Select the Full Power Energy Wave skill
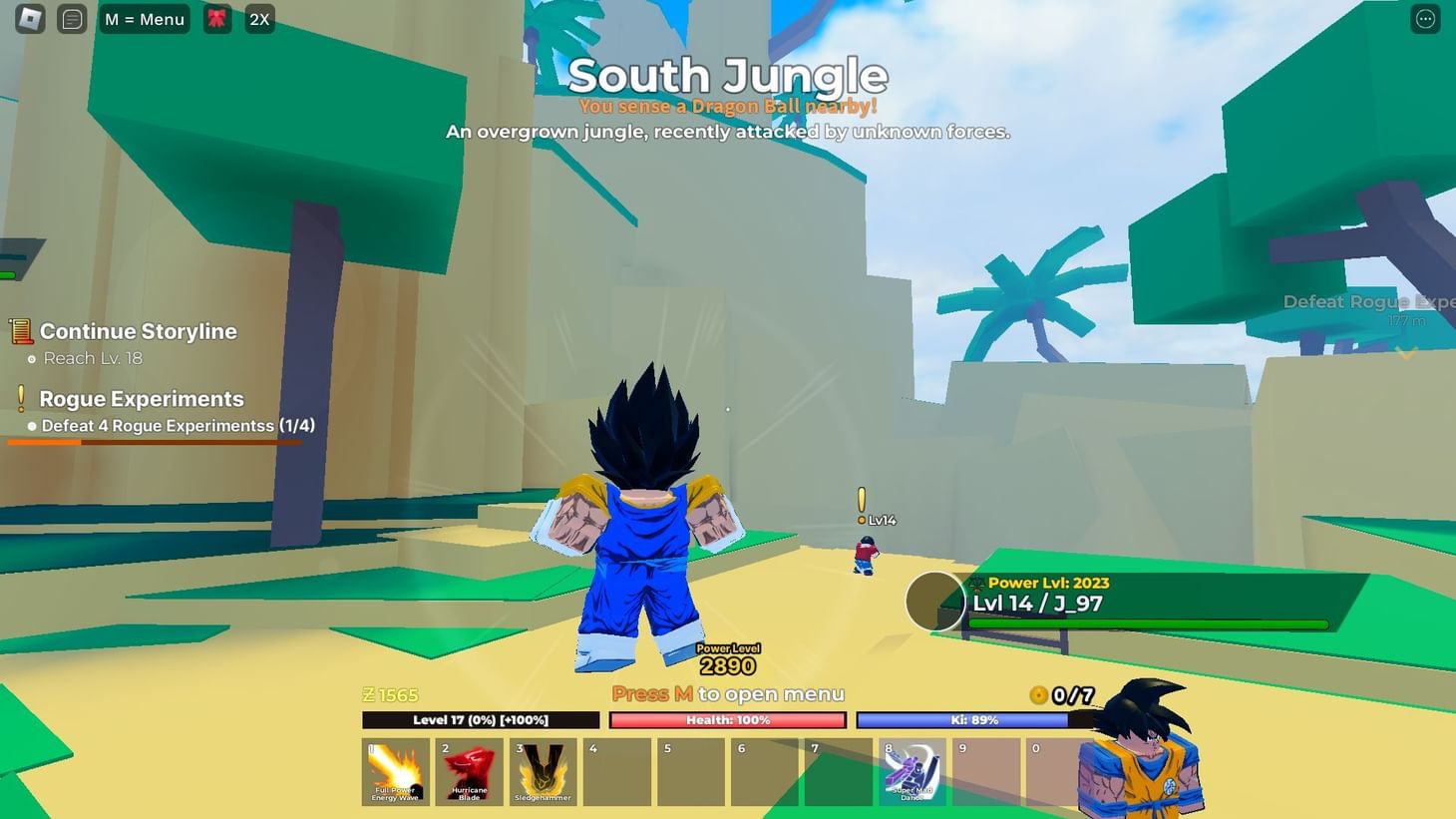The width and height of the screenshot is (1456, 819). tap(395, 771)
